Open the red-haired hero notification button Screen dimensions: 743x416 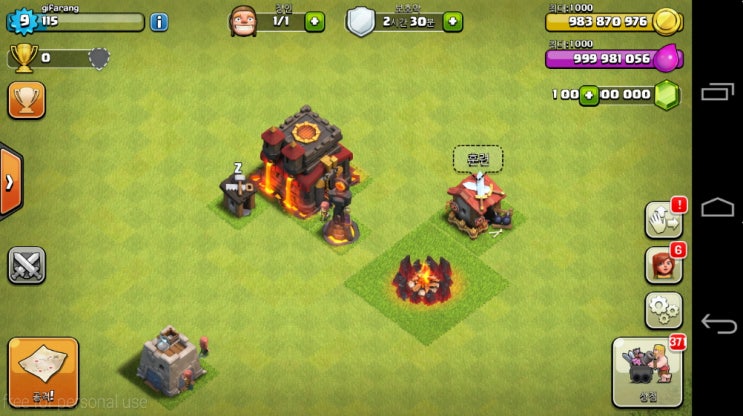pos(663,264)
